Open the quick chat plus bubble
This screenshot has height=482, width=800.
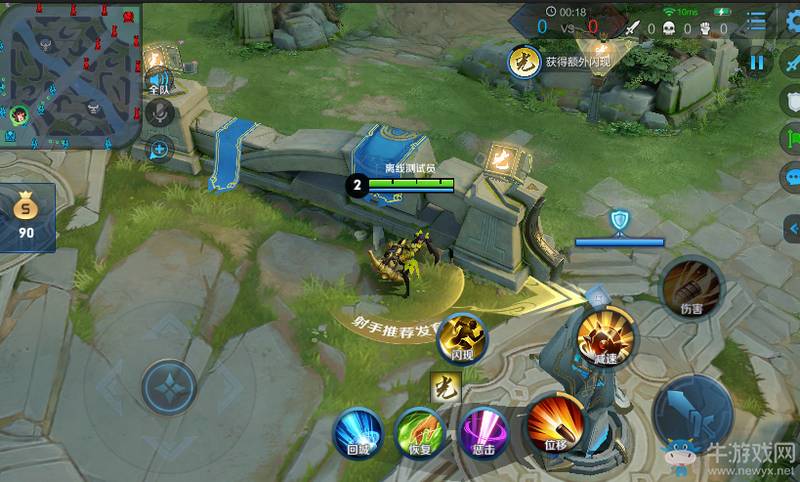click(x=158, y=150)
